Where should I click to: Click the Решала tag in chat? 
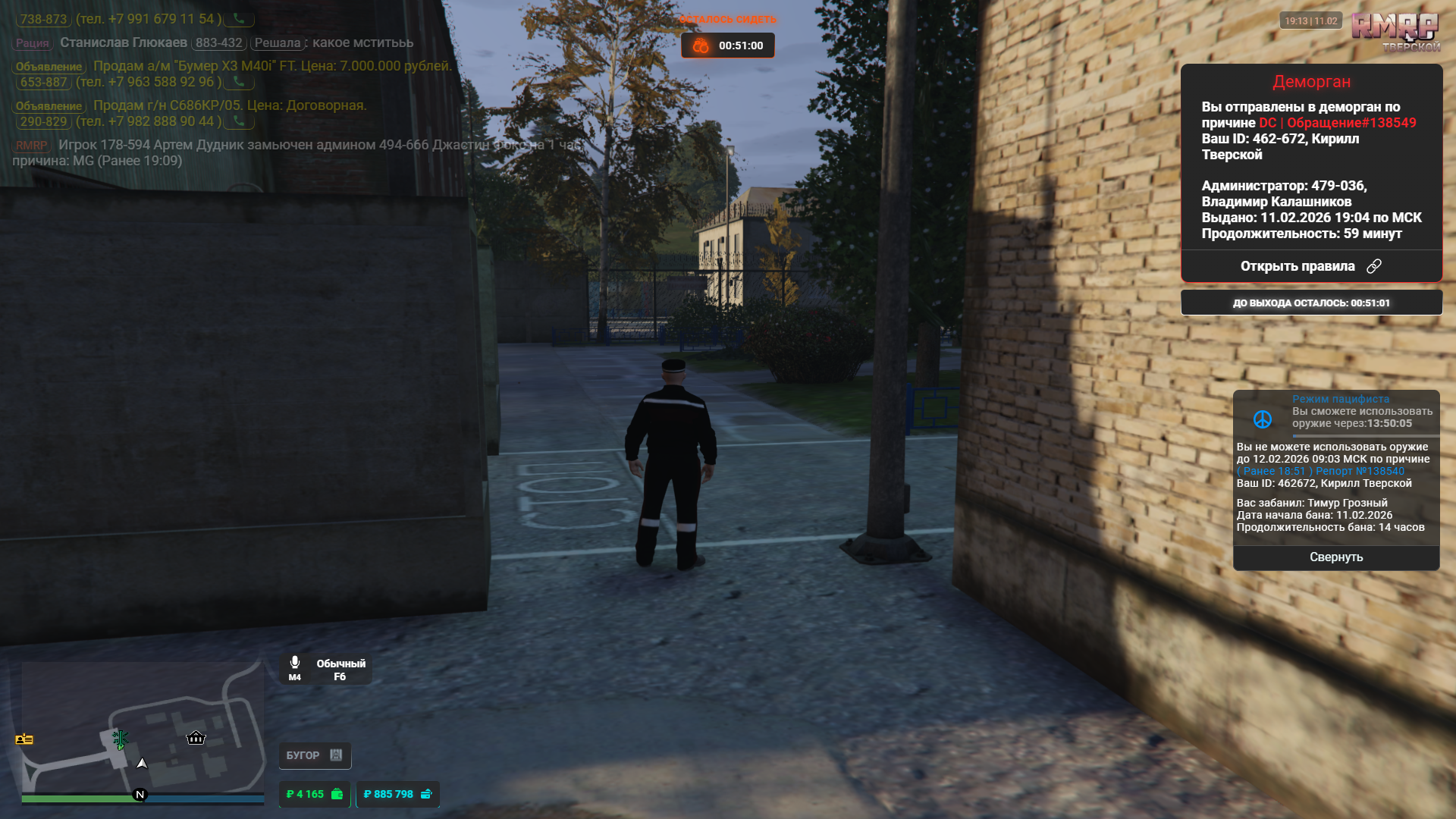278,43
